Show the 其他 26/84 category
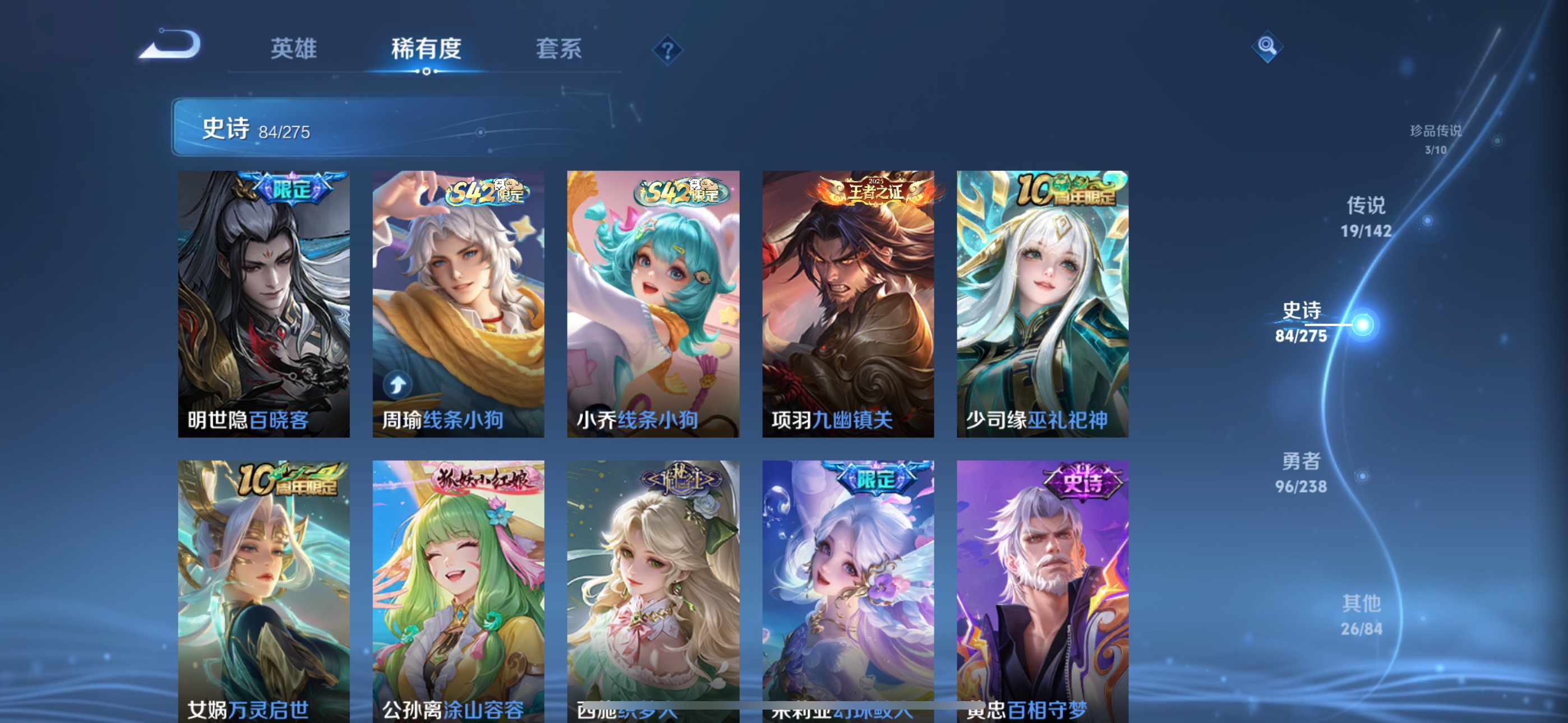Image resolution: width=1568 pixels, height=723 pixels. pos(1361,615)
